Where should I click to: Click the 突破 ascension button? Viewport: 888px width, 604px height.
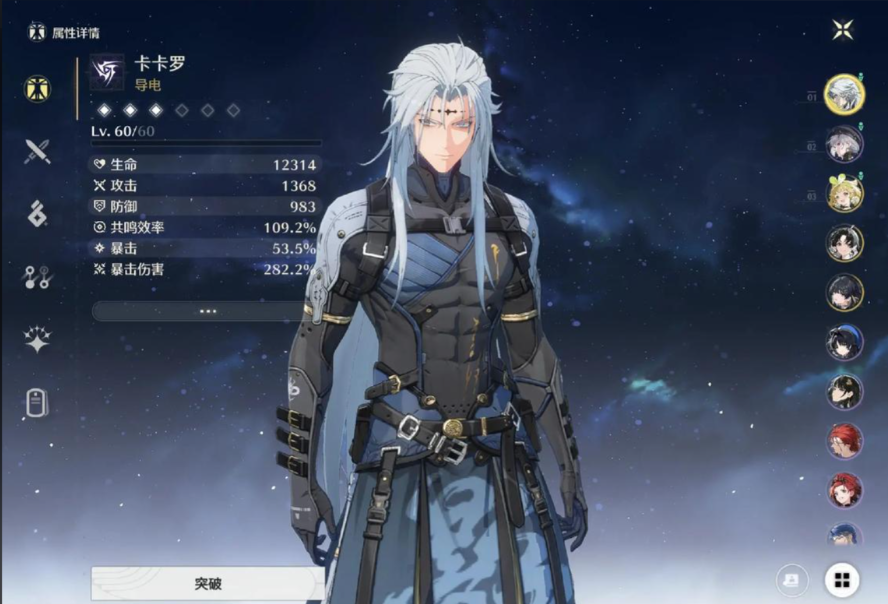[207, 583]
